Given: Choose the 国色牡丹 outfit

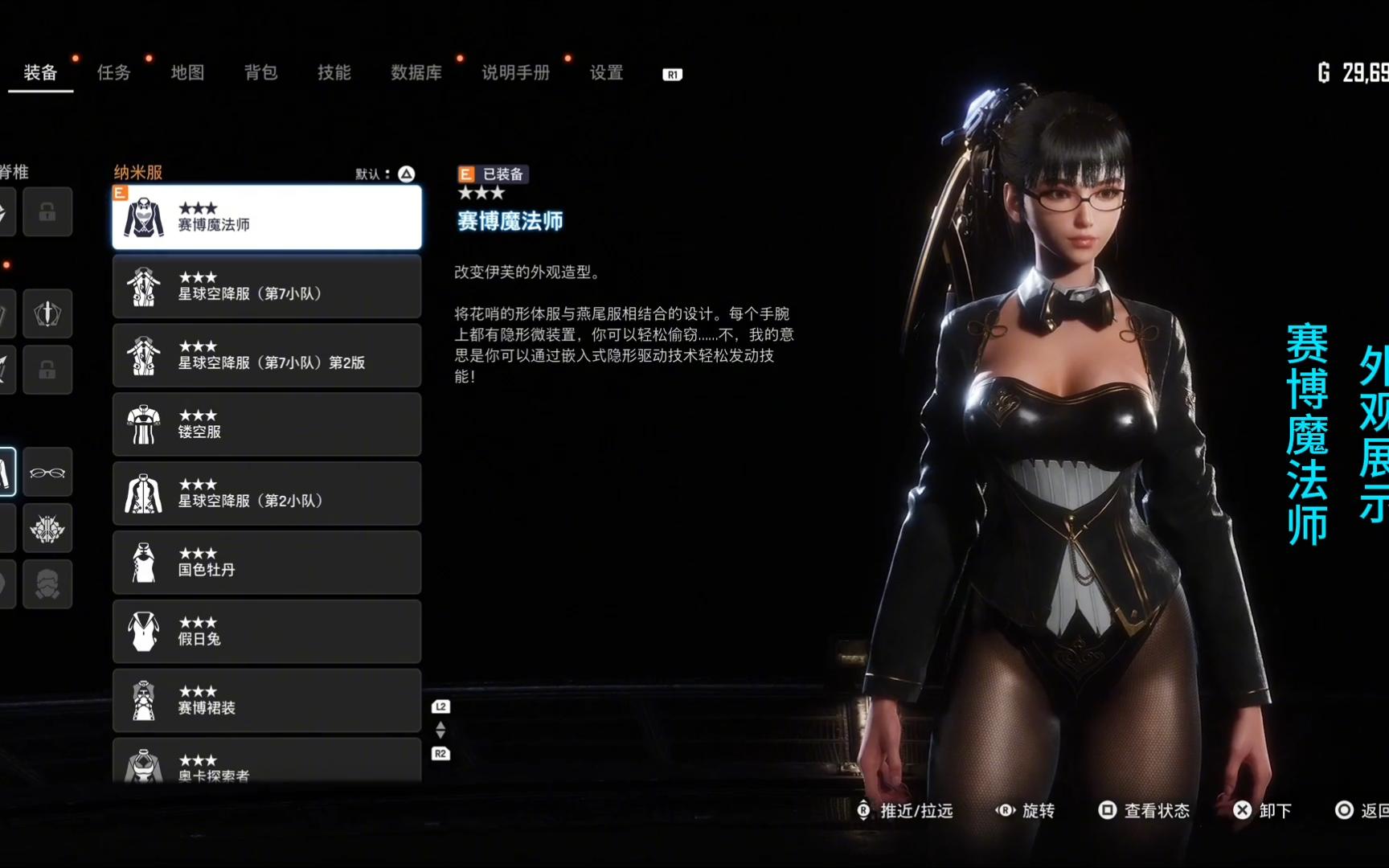Looking at the screenshot, I should coord(266,563).
